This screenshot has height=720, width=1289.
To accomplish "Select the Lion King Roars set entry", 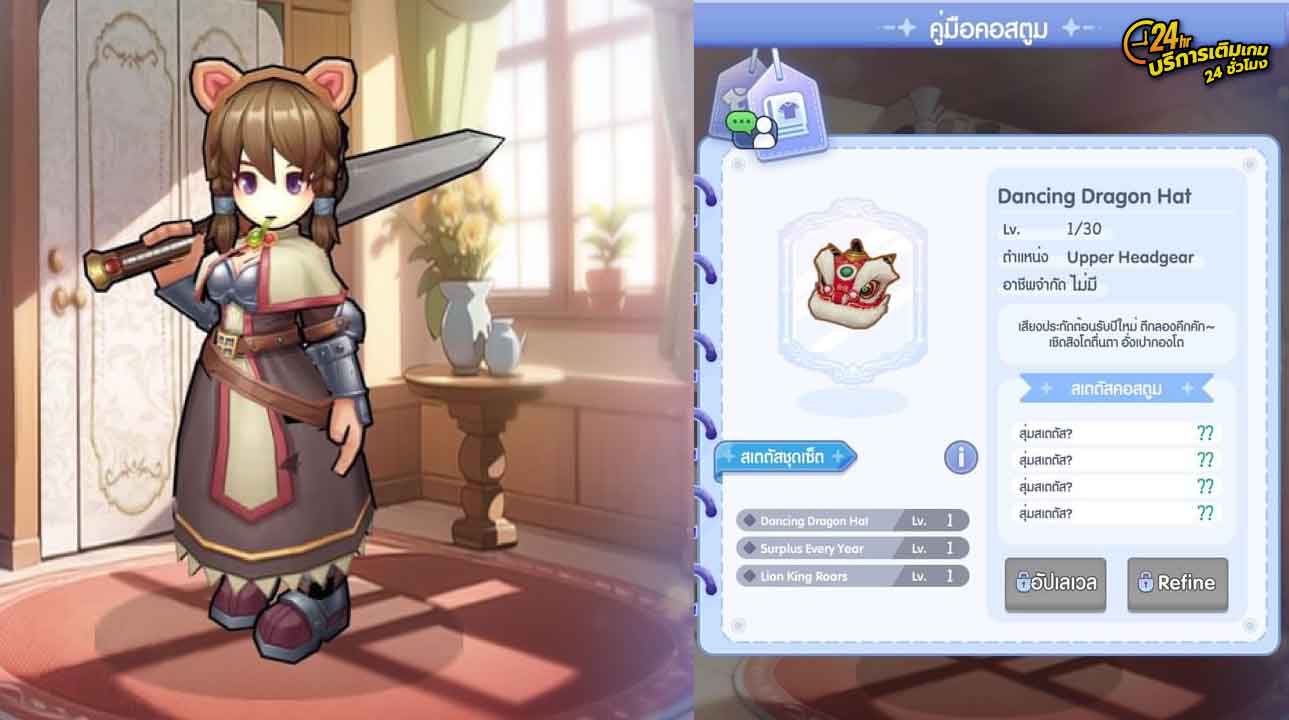I will click(x=850, y=576).
